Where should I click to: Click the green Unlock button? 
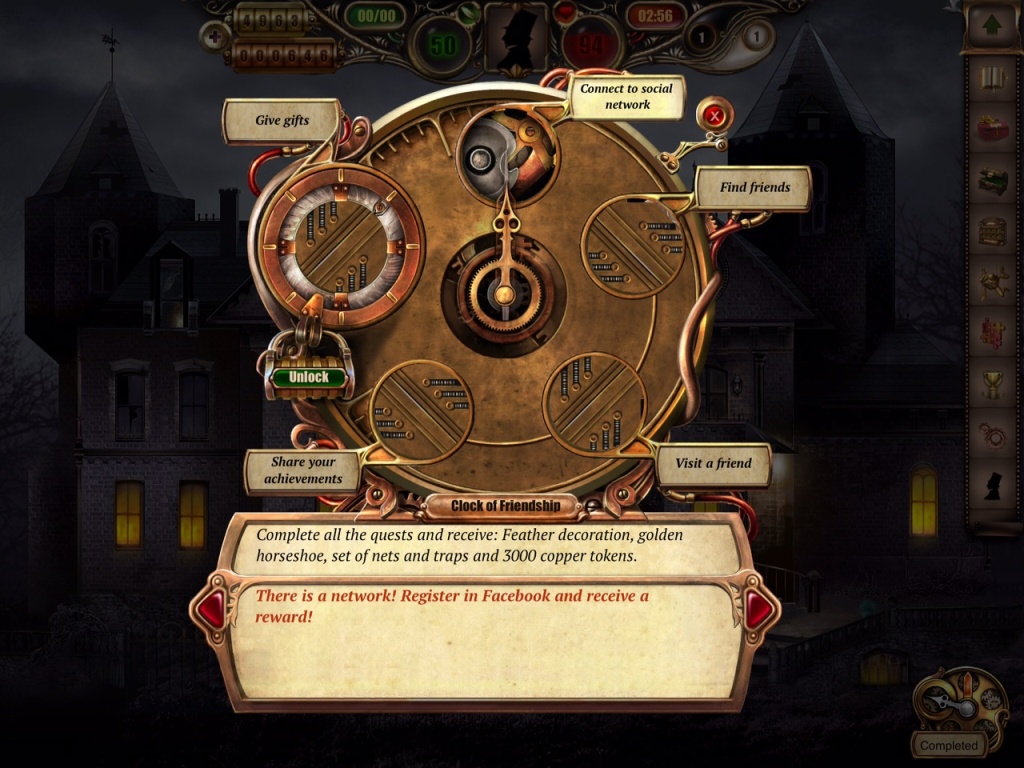(308, 378)
